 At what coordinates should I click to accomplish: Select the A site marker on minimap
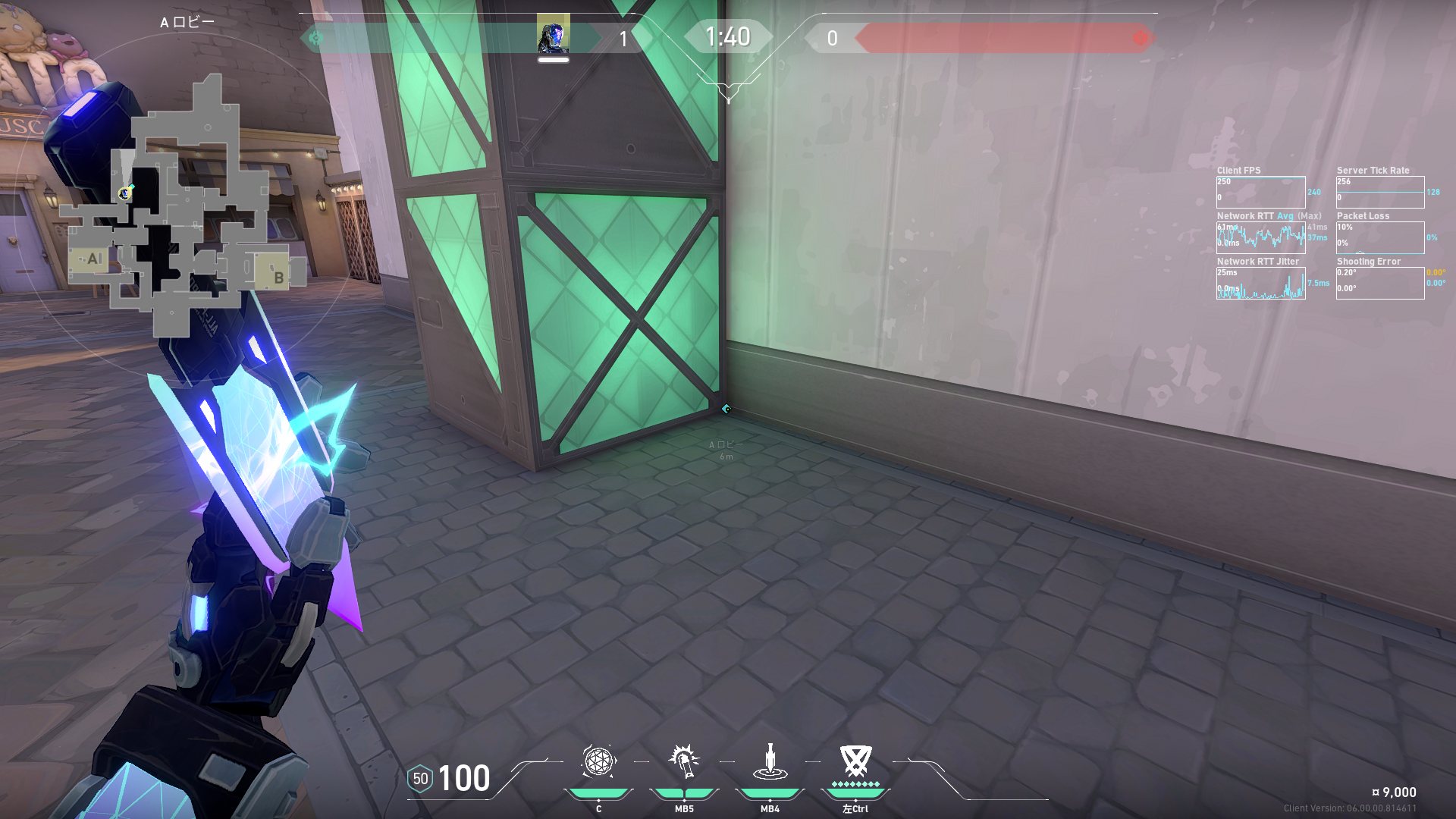(x=93, y=259)
